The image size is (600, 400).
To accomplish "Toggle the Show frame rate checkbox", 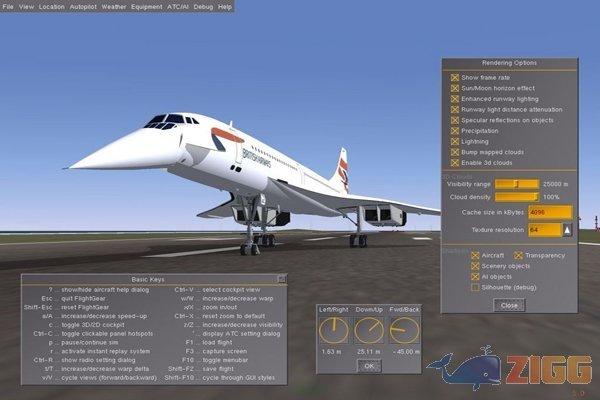I will (455, 76).
